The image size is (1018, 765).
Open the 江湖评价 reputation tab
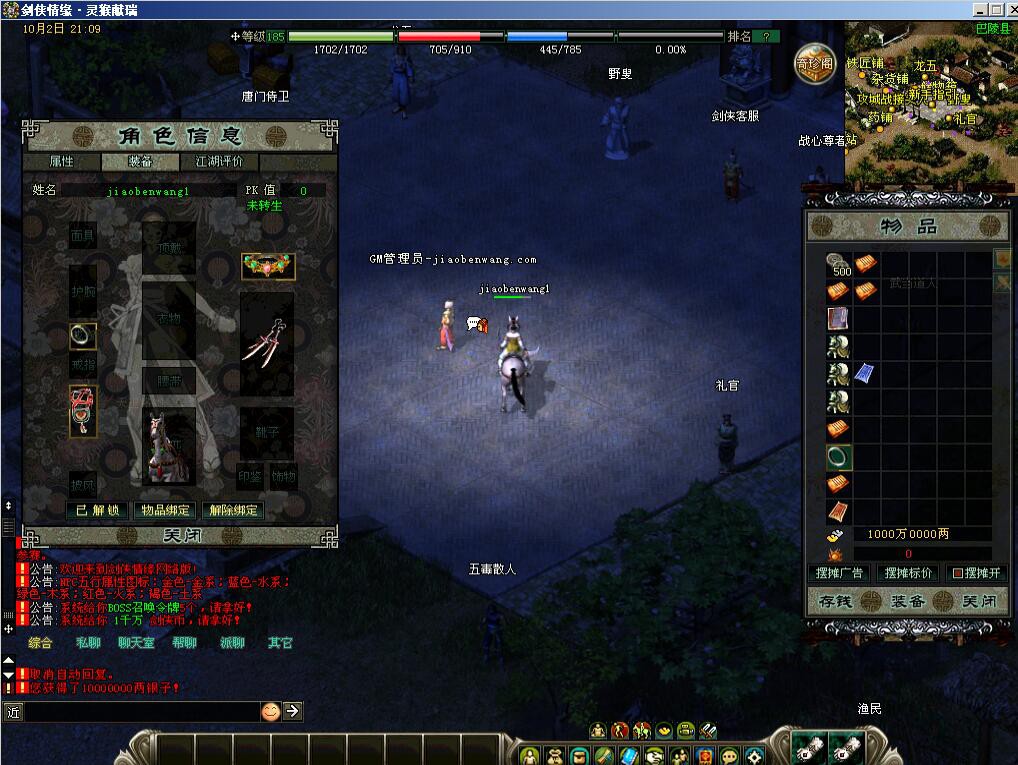point(219,162)
